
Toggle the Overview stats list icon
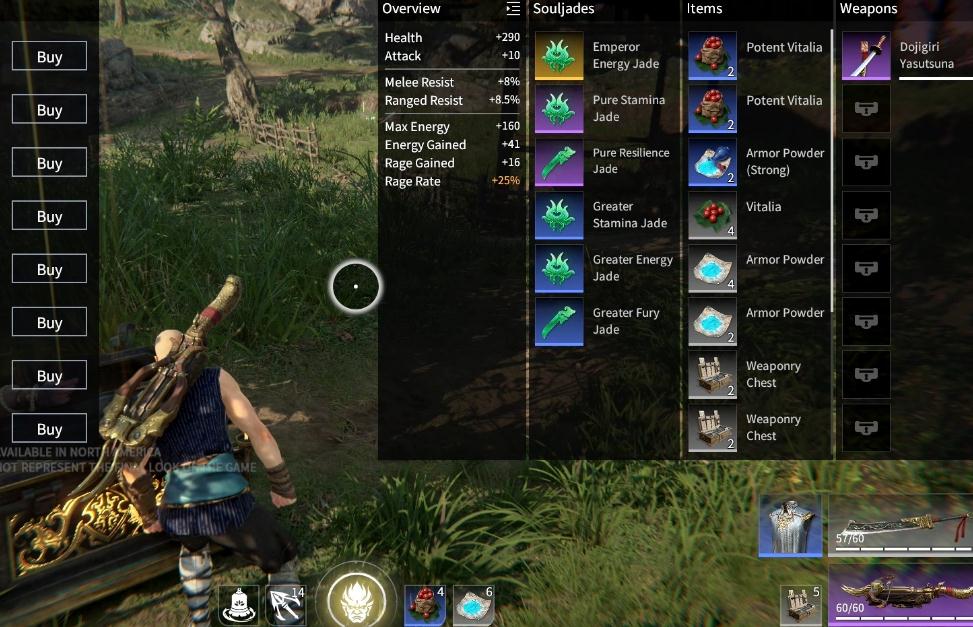coord(513,9)
